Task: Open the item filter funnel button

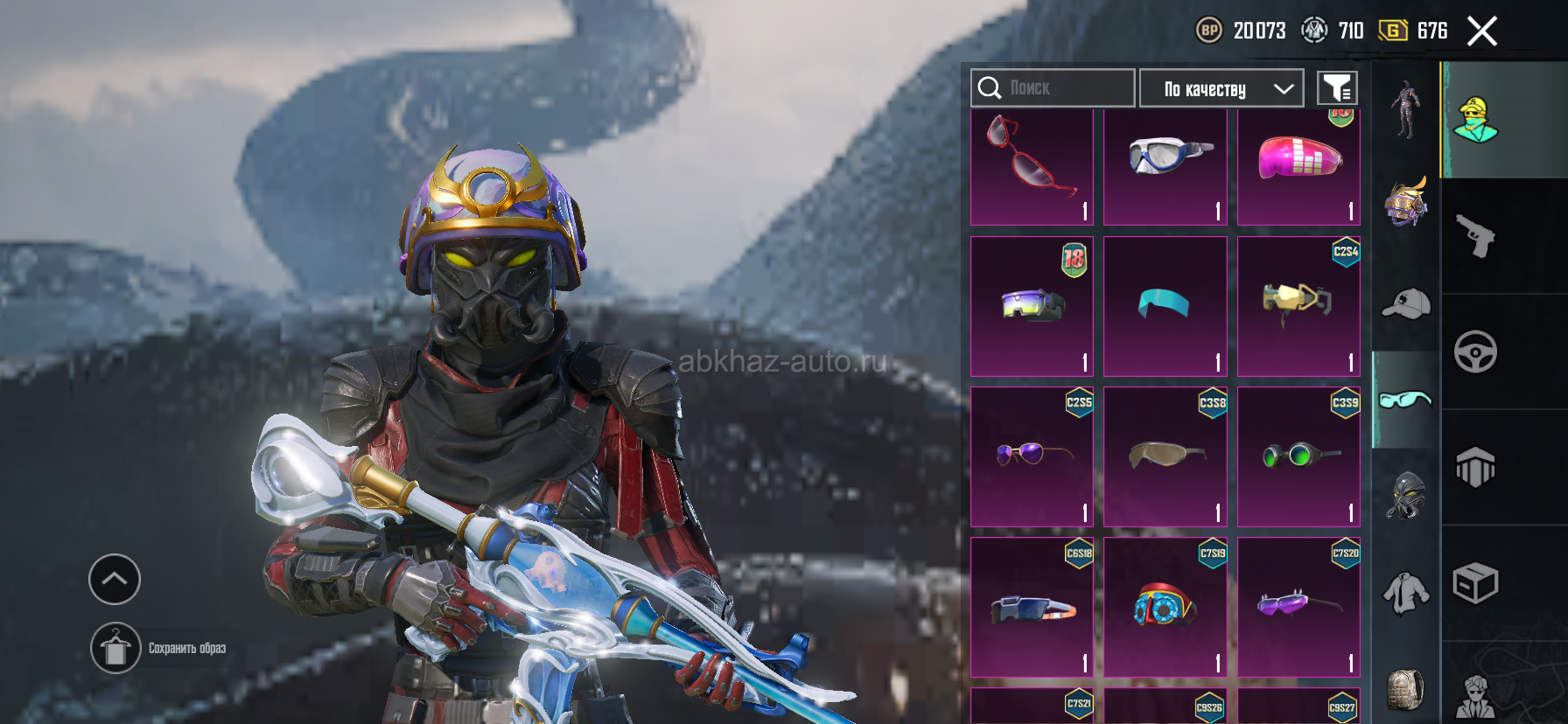Action: (1337, 88)
